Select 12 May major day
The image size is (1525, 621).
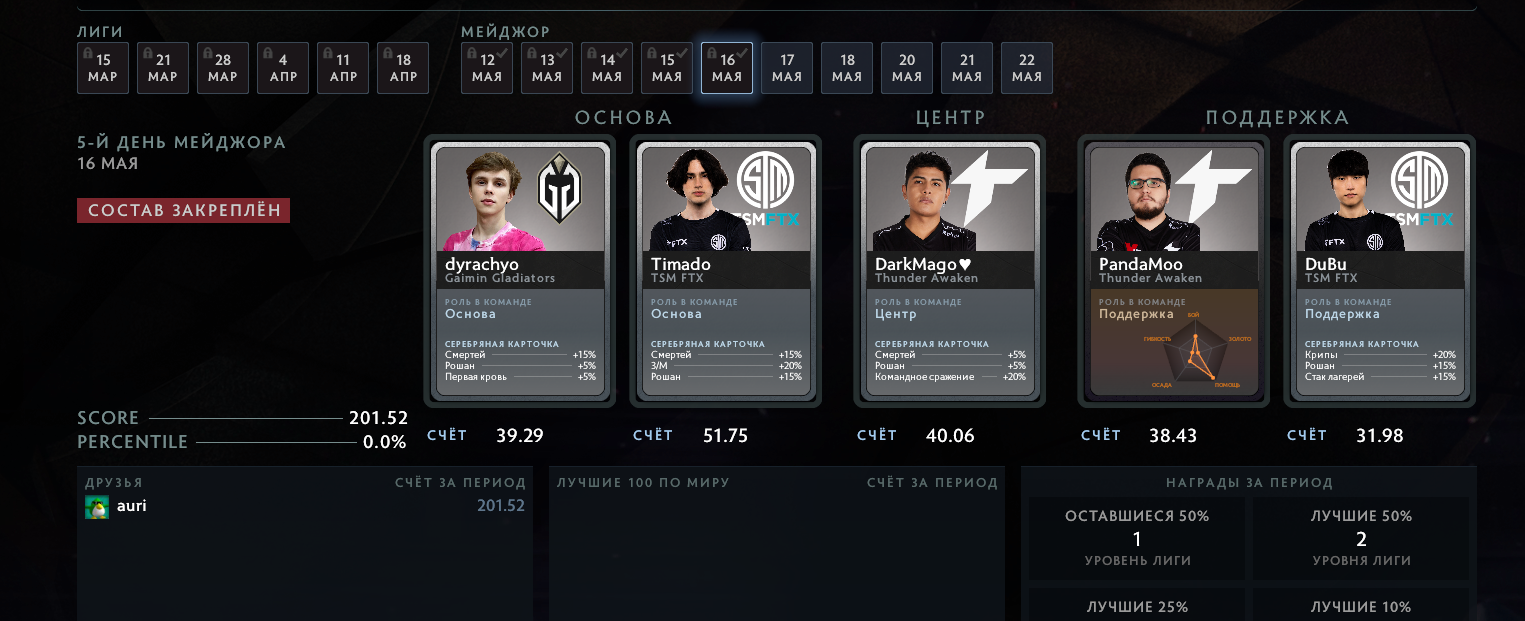487,68
